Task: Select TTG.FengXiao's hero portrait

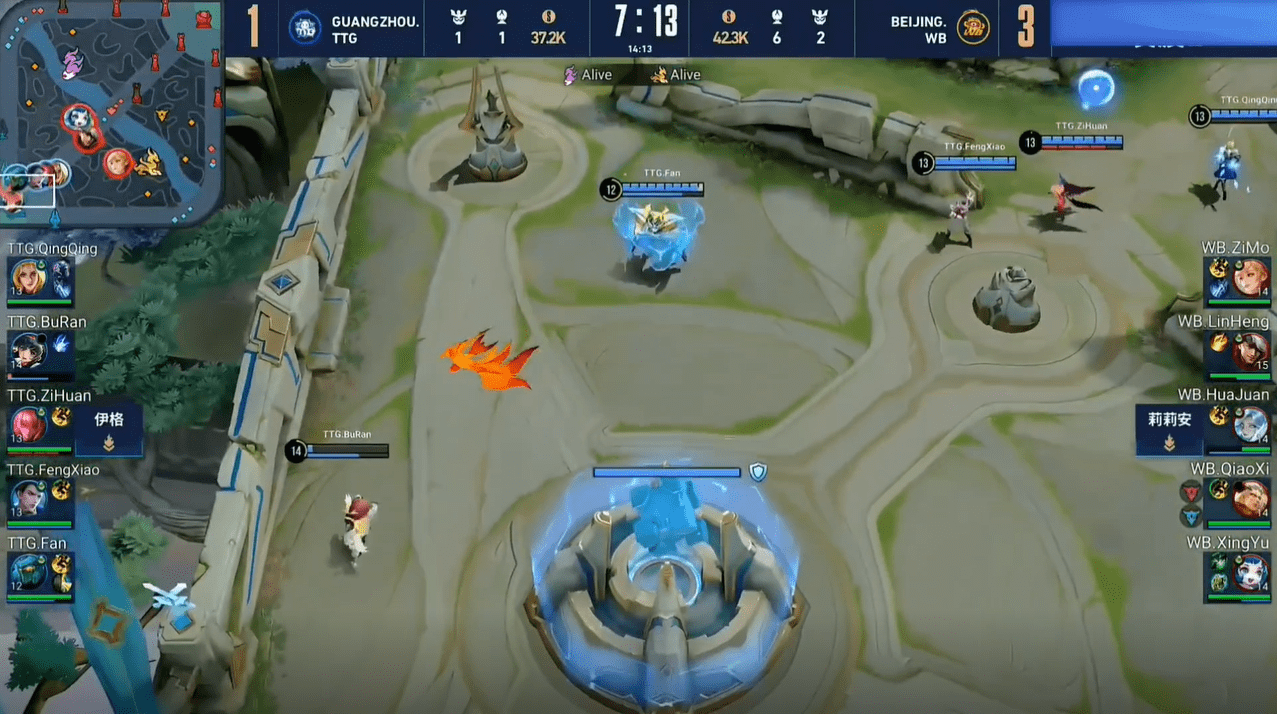Action: click(x=27, y=498)
